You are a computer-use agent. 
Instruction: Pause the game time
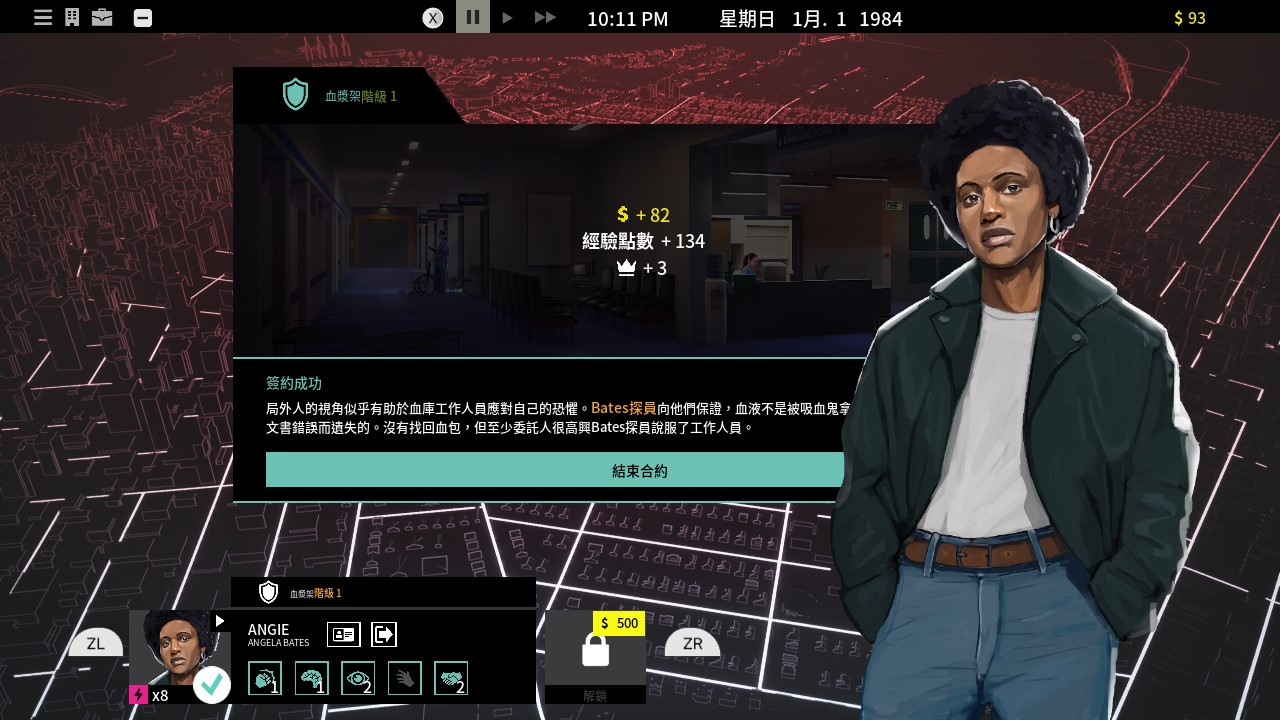click(473, 17)
